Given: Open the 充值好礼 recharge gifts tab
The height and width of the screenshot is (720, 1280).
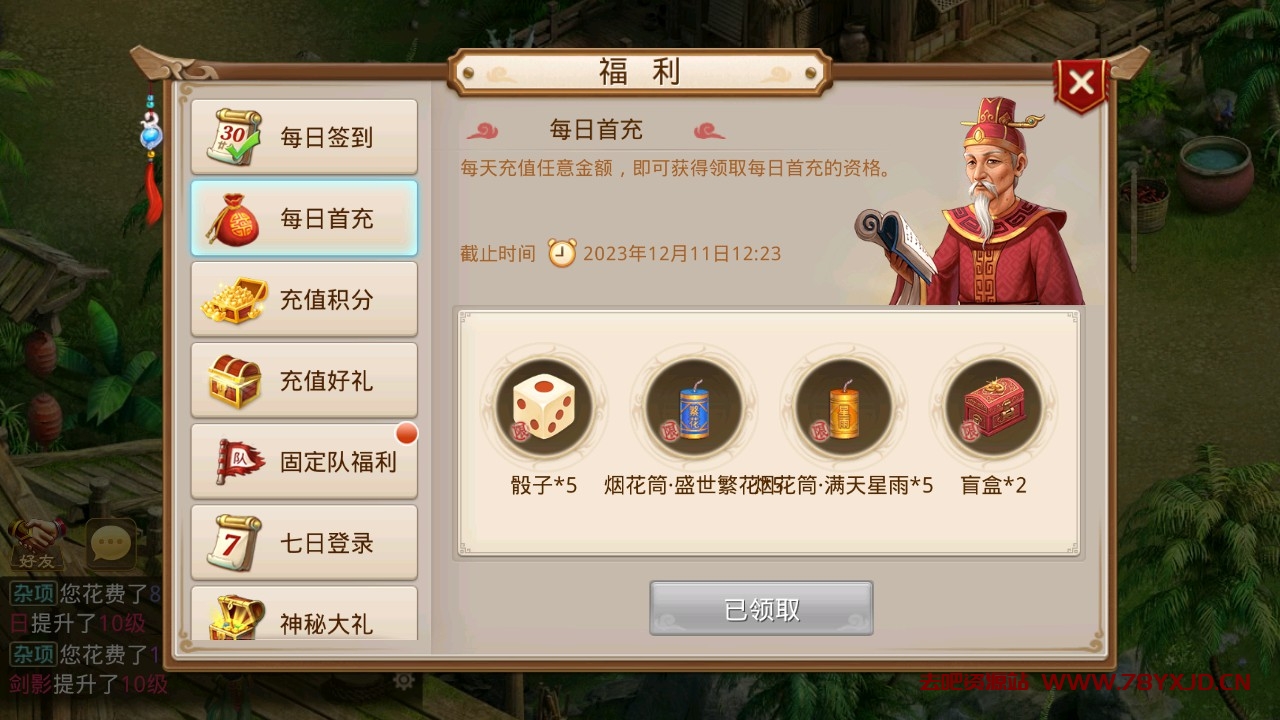Looking at the screenshot, I should coord(304,381).
